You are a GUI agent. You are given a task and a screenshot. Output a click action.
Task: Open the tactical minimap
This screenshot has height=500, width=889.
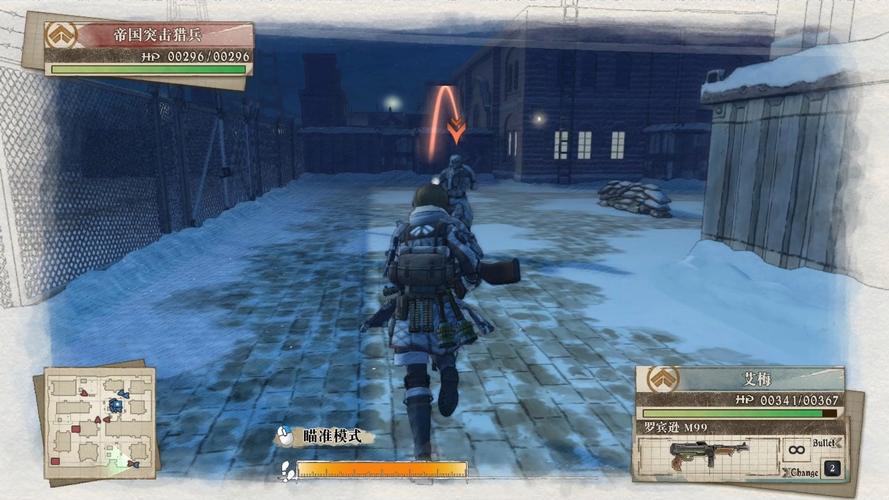[x=99, y=422]
